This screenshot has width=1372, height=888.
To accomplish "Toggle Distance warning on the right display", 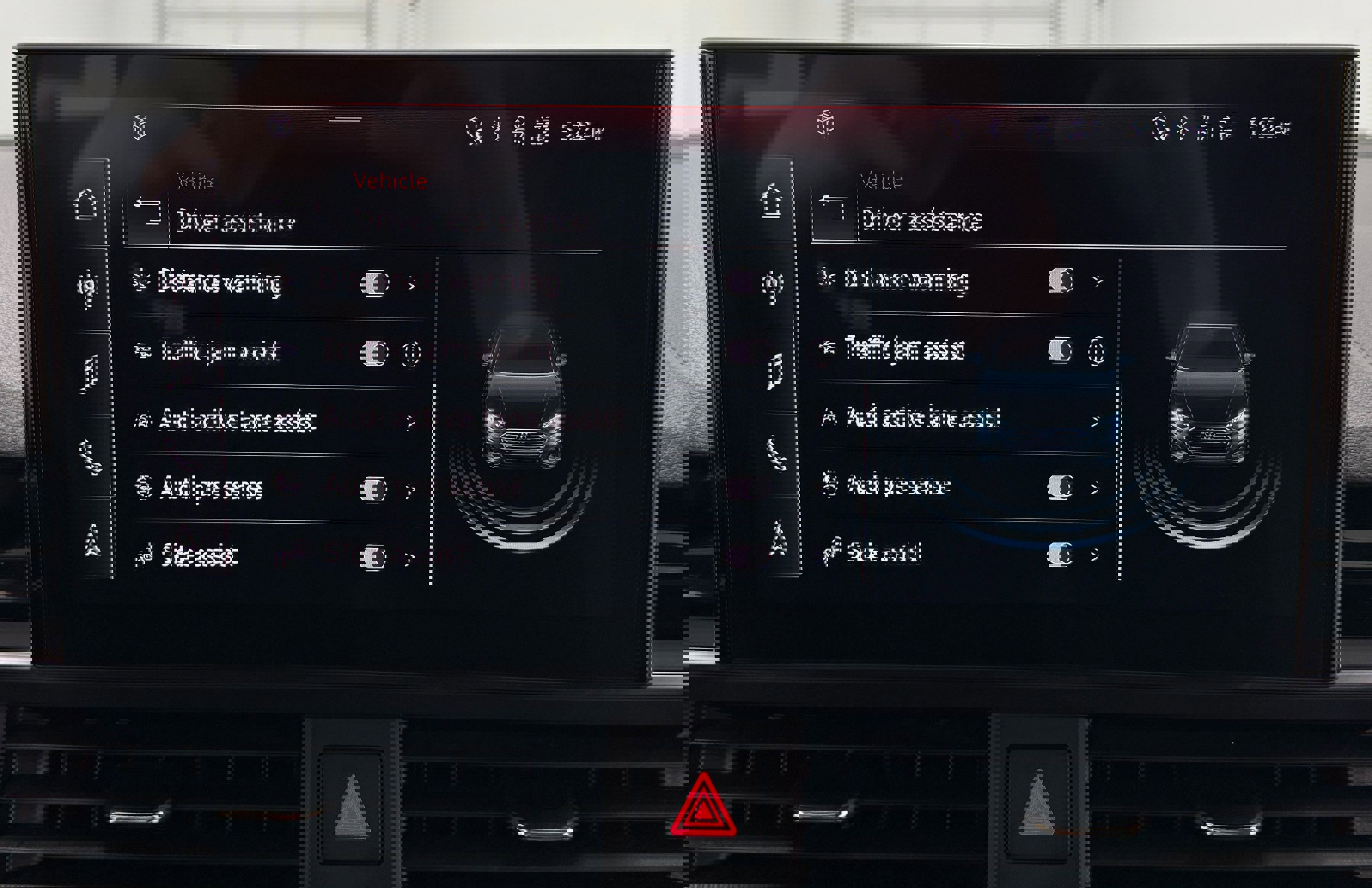I will [x=1061, y=281].
